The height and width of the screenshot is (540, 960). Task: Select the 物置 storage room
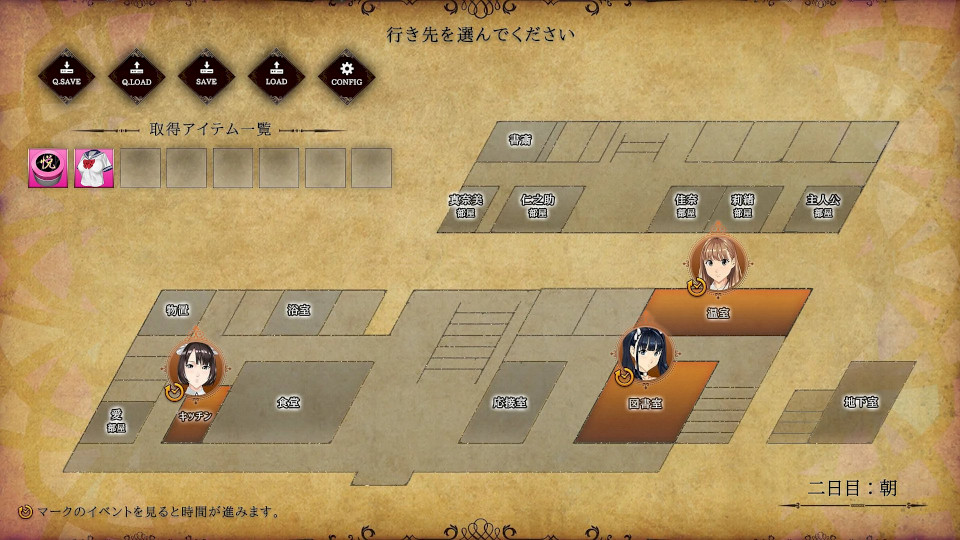tap(177, 310)
